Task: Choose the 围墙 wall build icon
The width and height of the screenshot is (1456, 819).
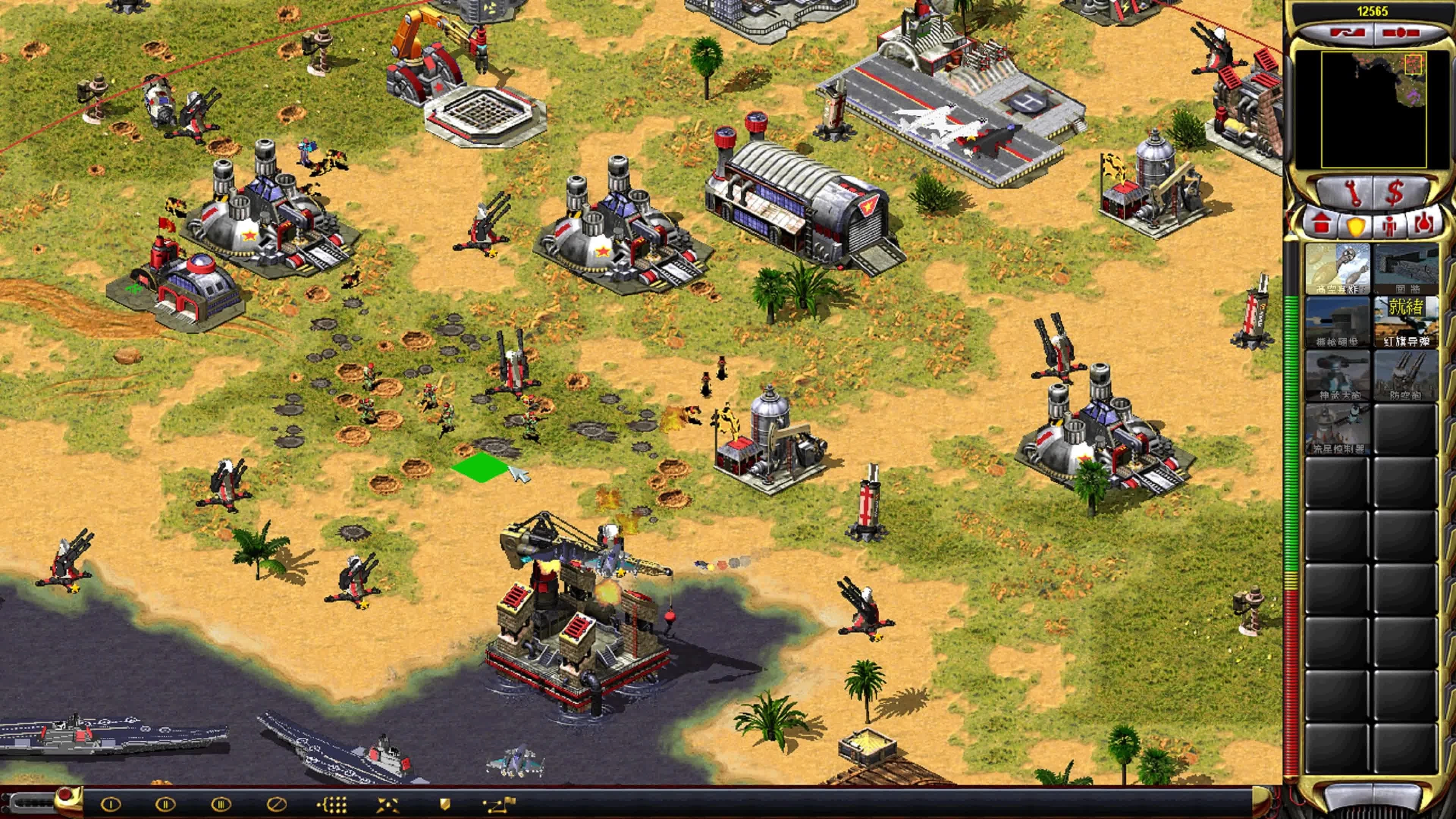Action: click(1406, 268)
